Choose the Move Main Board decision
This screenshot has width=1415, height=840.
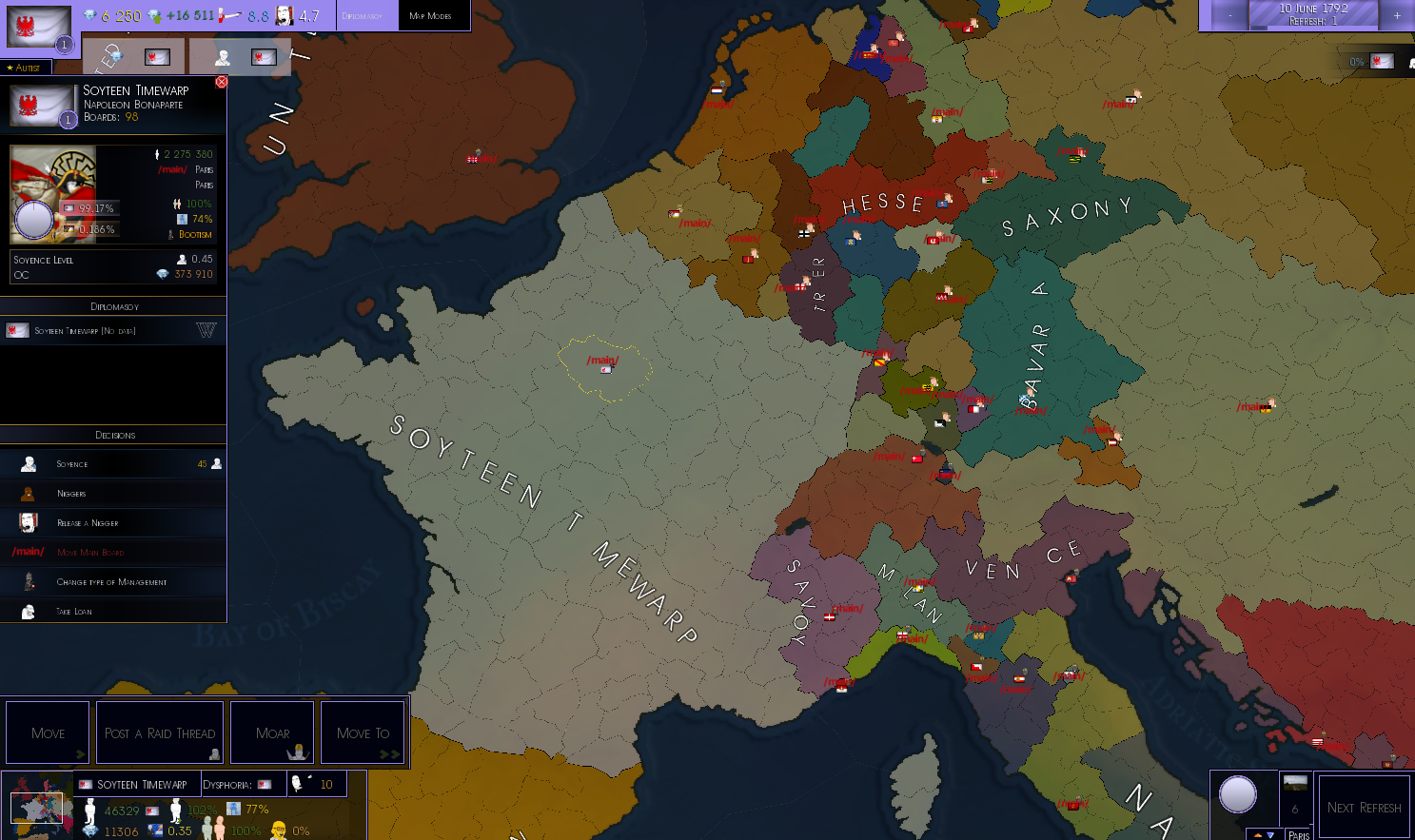tap(113, 552)
